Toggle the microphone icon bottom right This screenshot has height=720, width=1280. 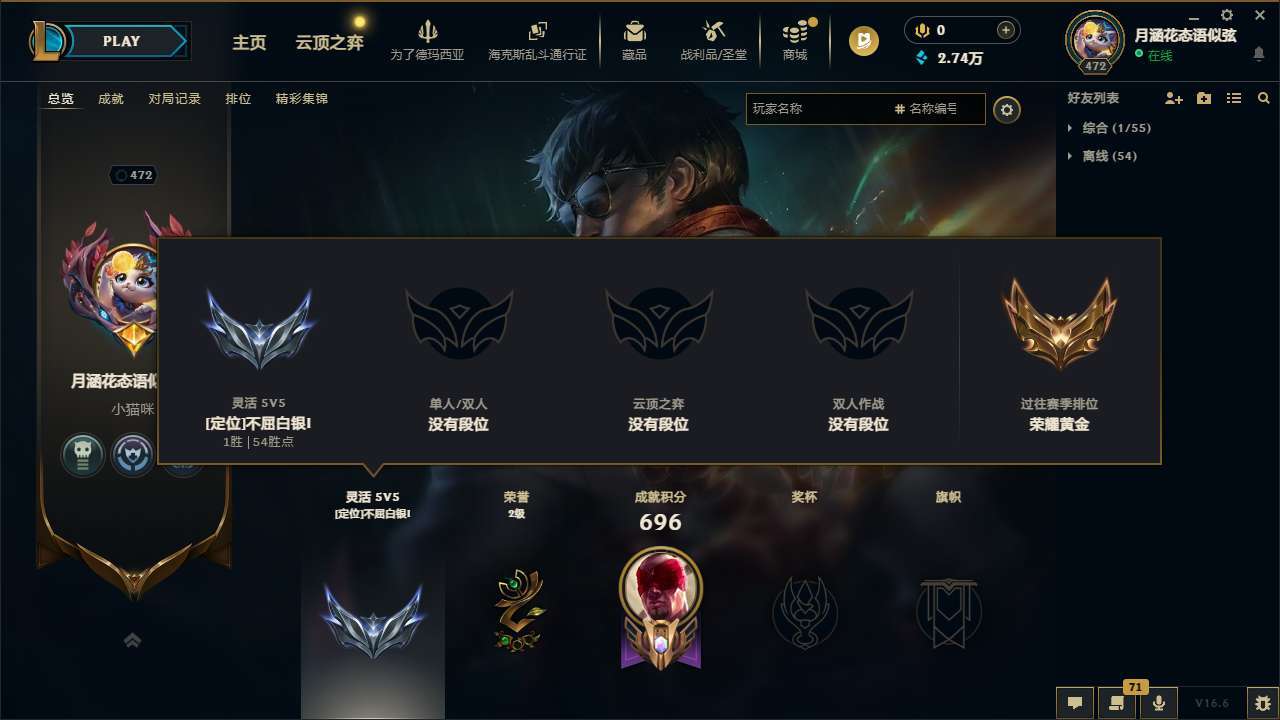coord(1159,703)
